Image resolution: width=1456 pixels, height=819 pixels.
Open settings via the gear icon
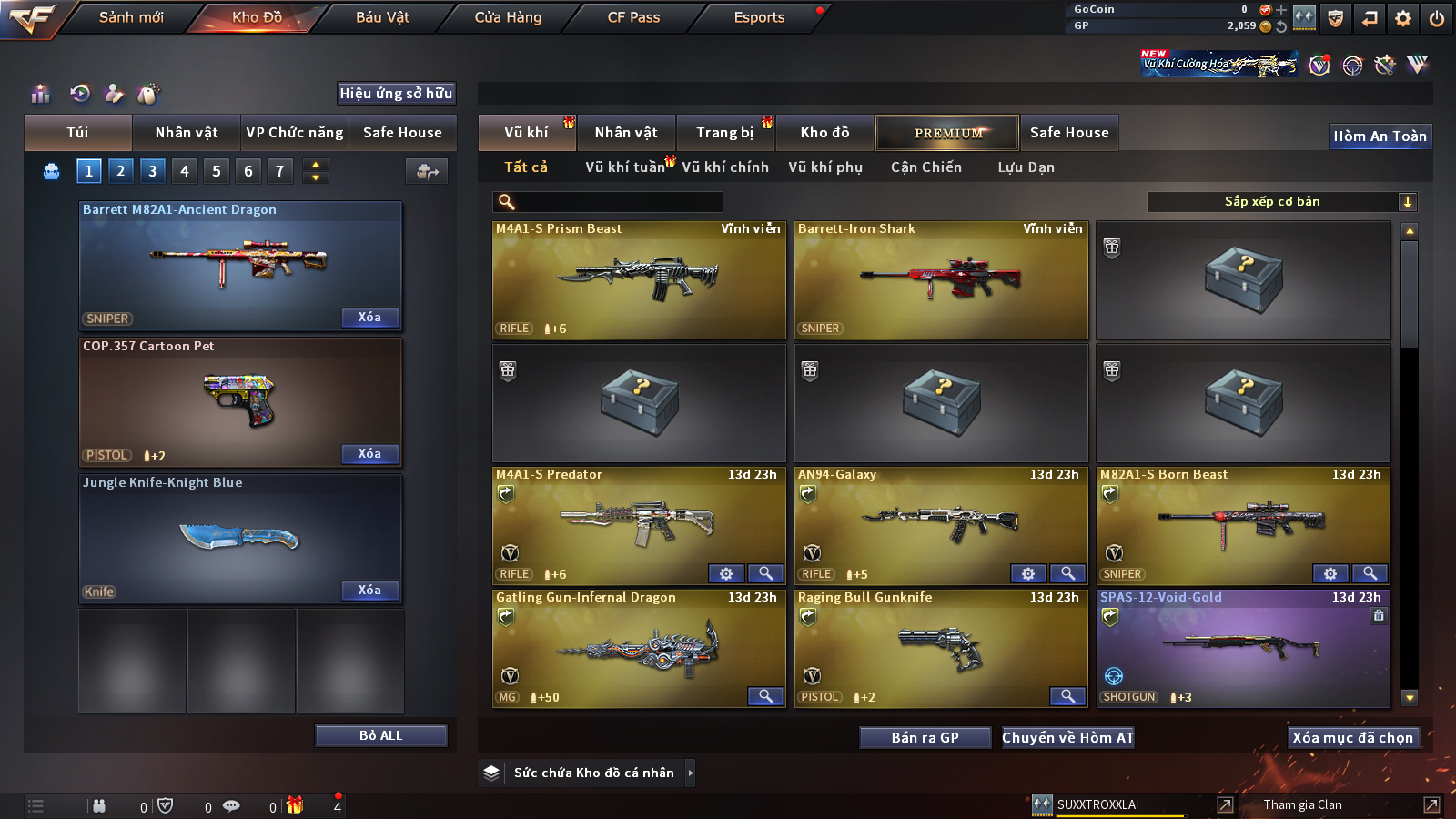pos(1403,18)
